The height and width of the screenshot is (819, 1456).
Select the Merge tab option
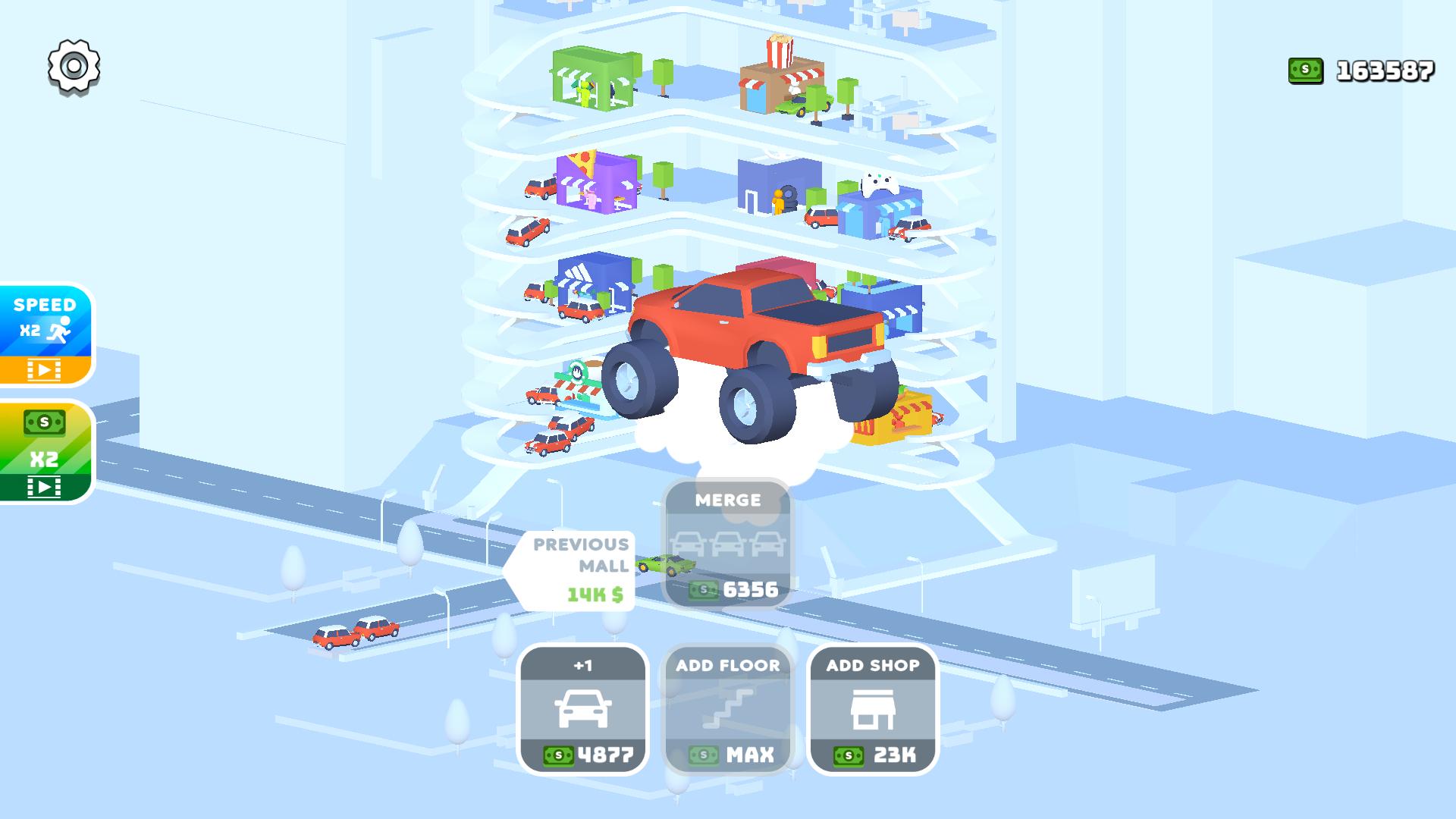pyautogui.click(x=728, y=500)
